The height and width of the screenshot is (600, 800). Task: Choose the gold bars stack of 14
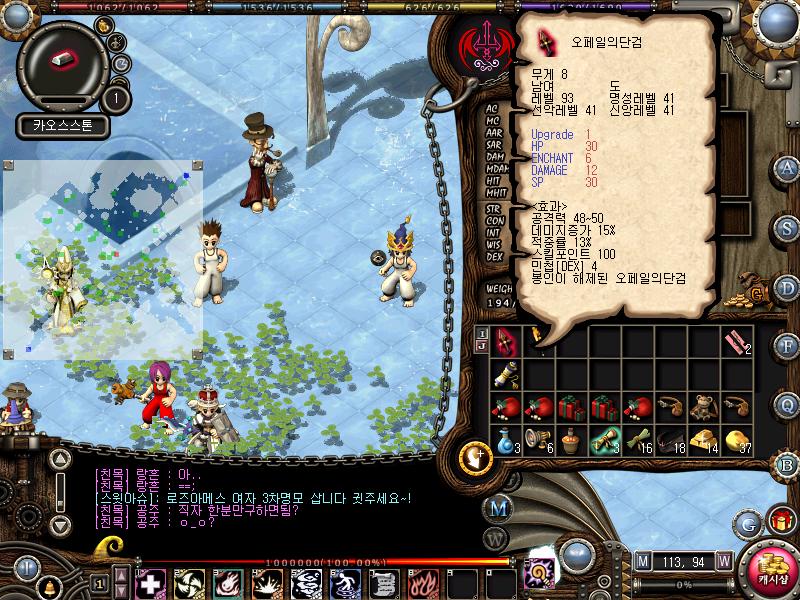pyautogui.click(x=703, y=439)
